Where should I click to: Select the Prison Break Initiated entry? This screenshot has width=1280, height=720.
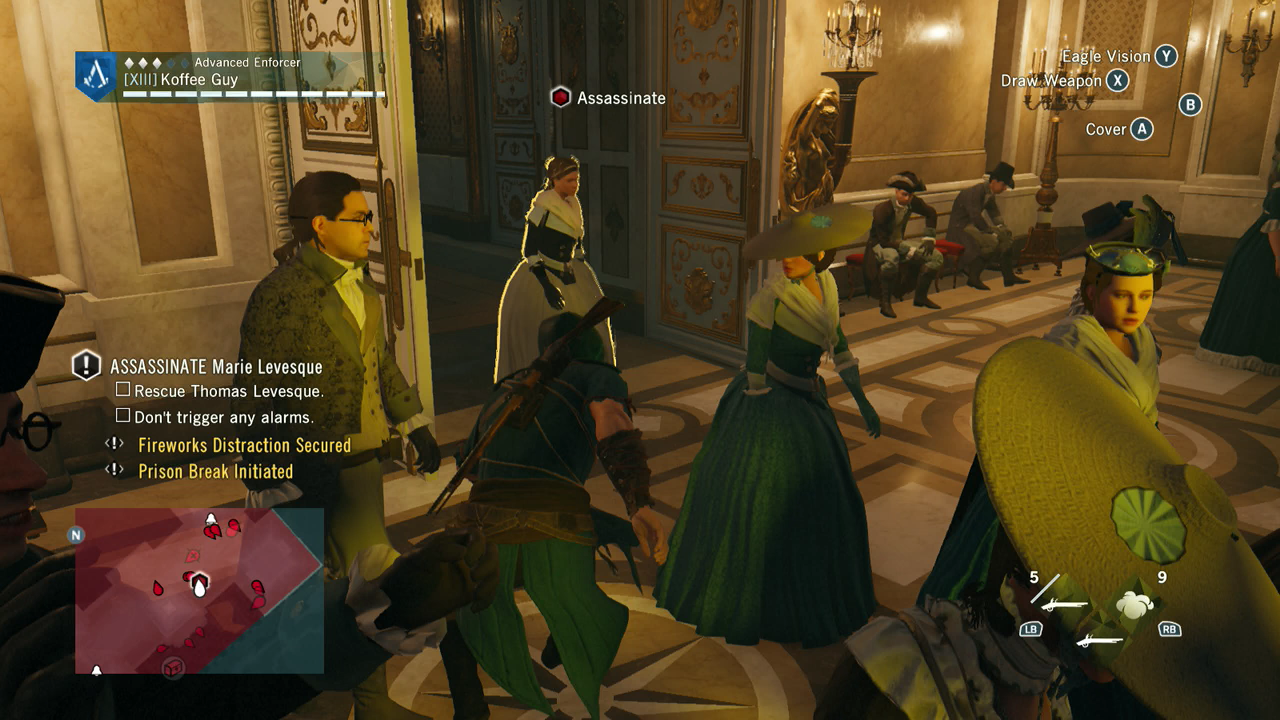click(215, 471)
